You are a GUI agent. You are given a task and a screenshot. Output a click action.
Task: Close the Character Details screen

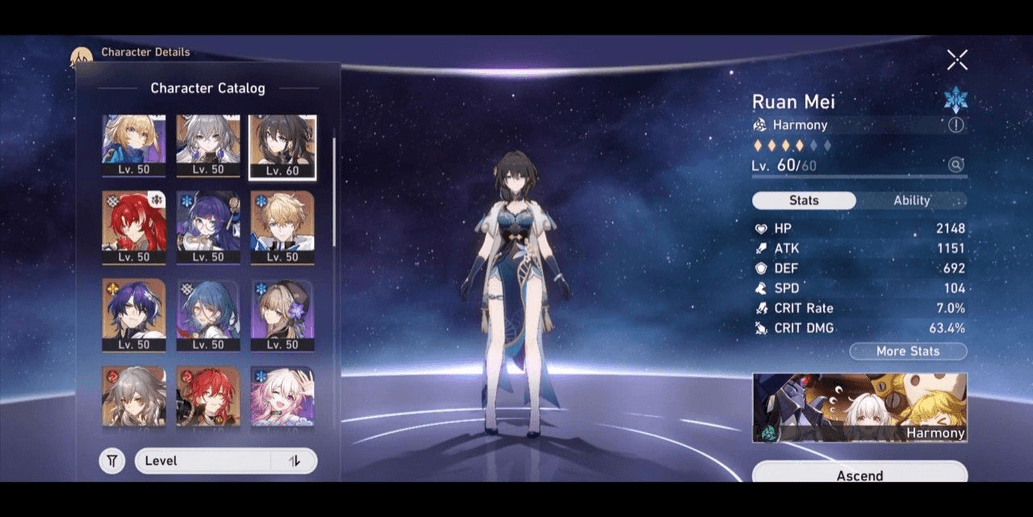click(x=957, y=60)
